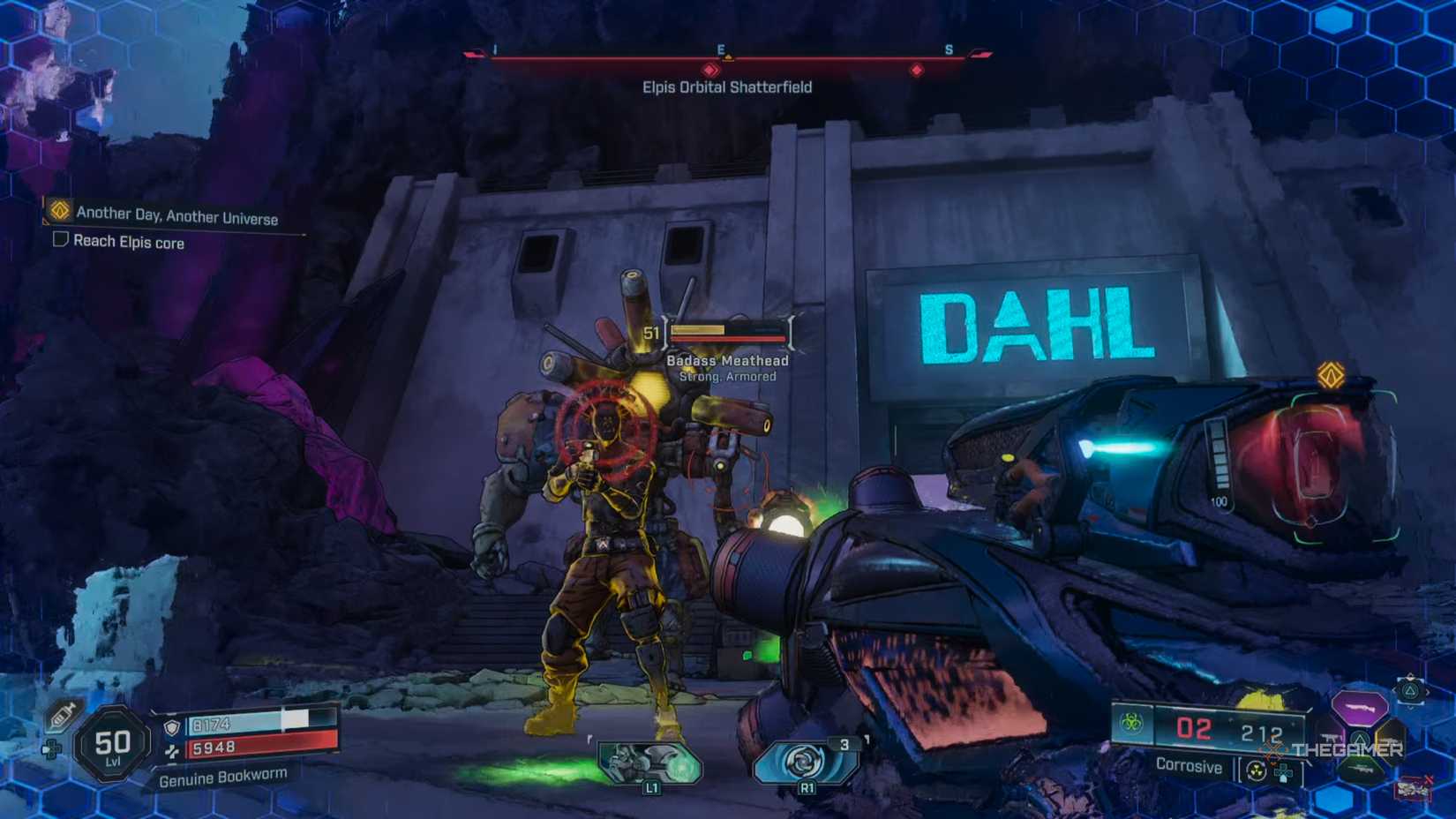Viewport: 1456px width, 819px height.
Task: Expand the weapon wheel via the top chevron arrow
Action: point(1410,675)
